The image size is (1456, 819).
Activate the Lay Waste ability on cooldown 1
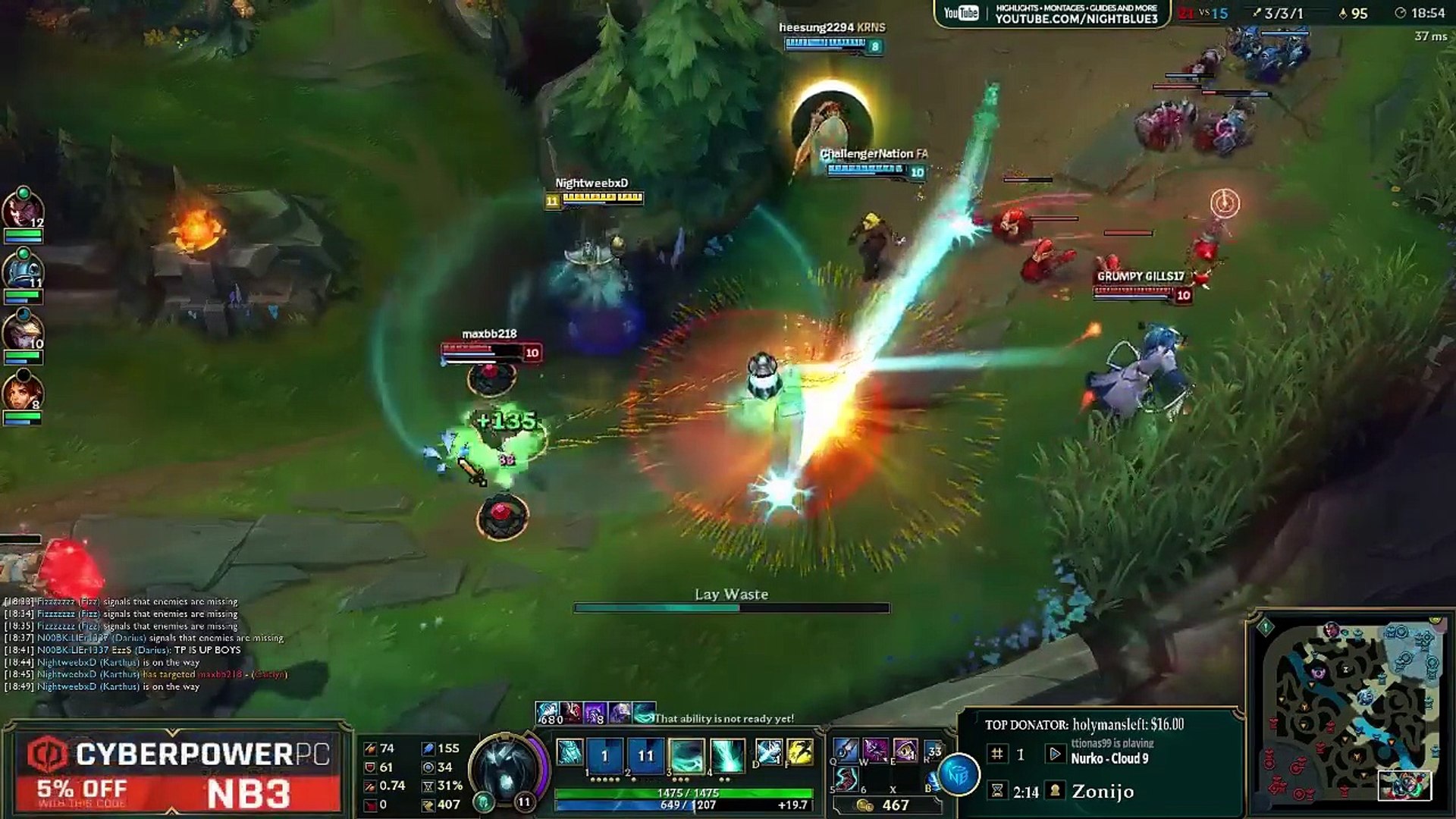[604, 755]
